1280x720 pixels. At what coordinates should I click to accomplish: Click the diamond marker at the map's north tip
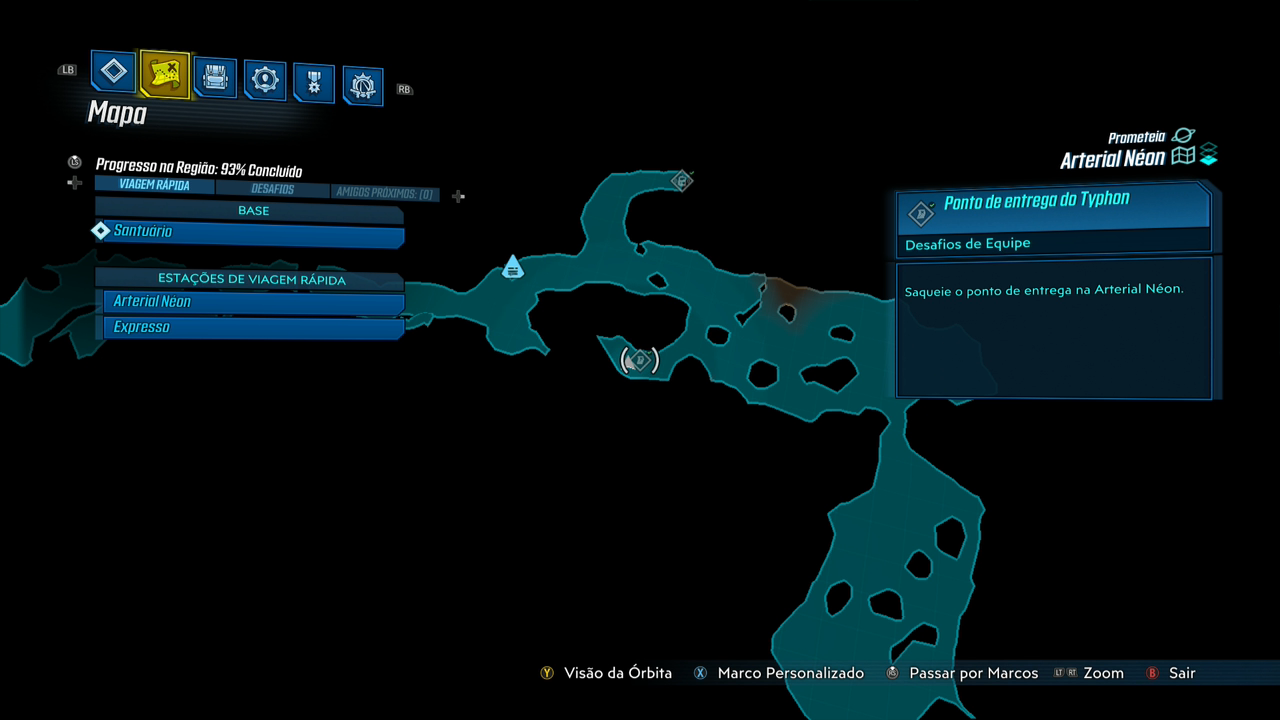682,181
